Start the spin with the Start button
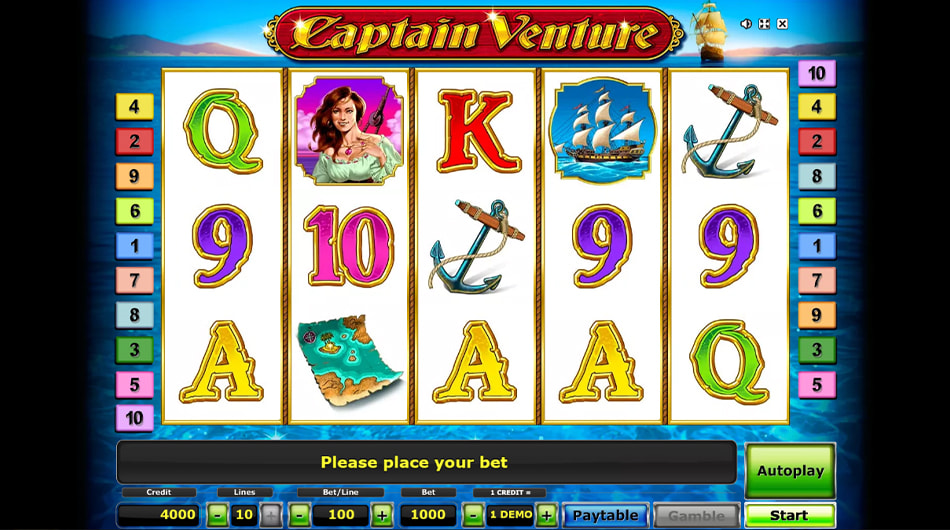The image size is (950, 530). 789,515
